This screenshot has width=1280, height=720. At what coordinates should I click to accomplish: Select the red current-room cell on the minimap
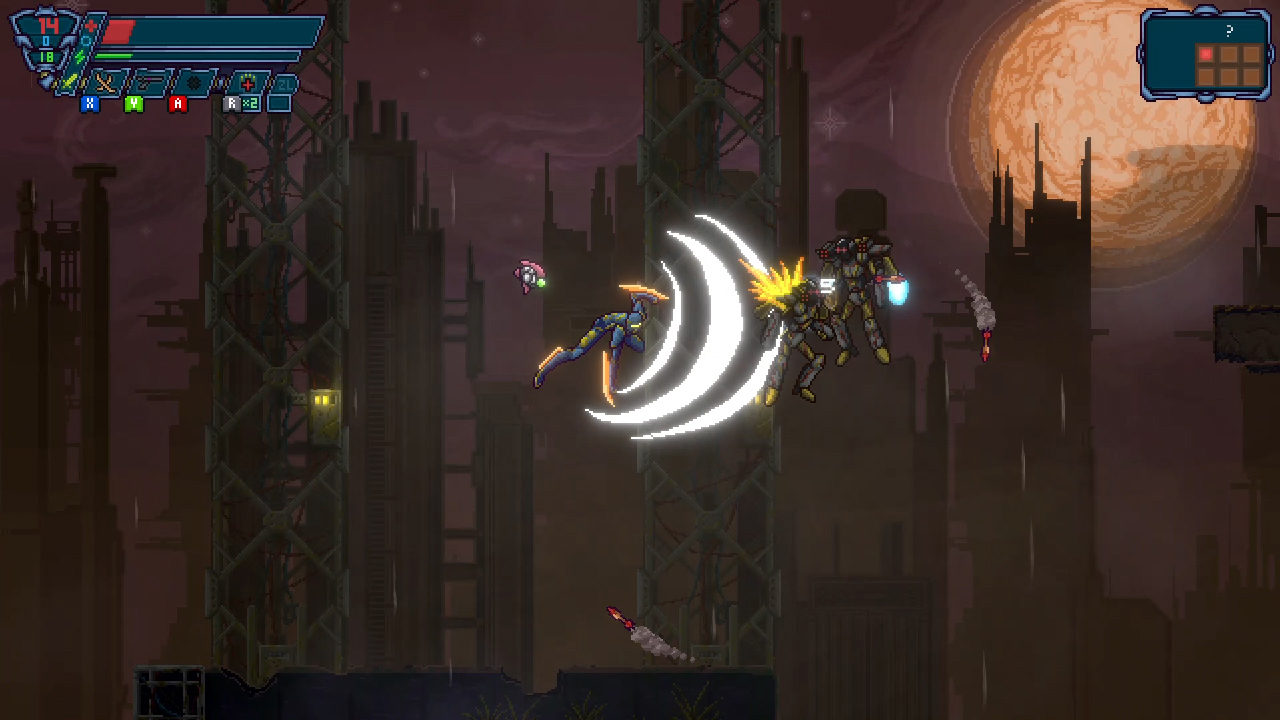point(1206,53)
